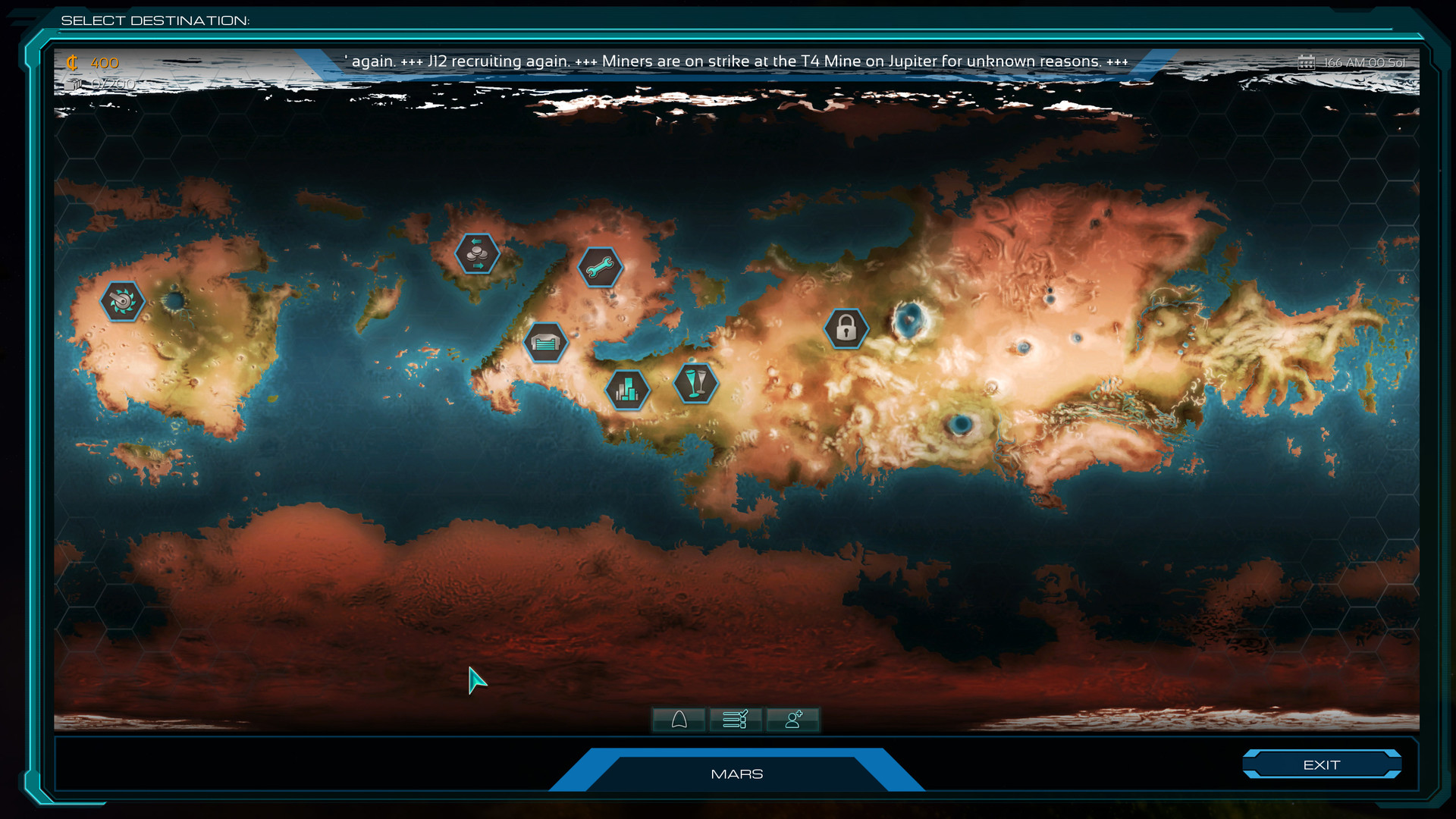Select the mining drill location icon on western Mars
1456x819 pixels.
pyautogui.click(x=121, y=301)
